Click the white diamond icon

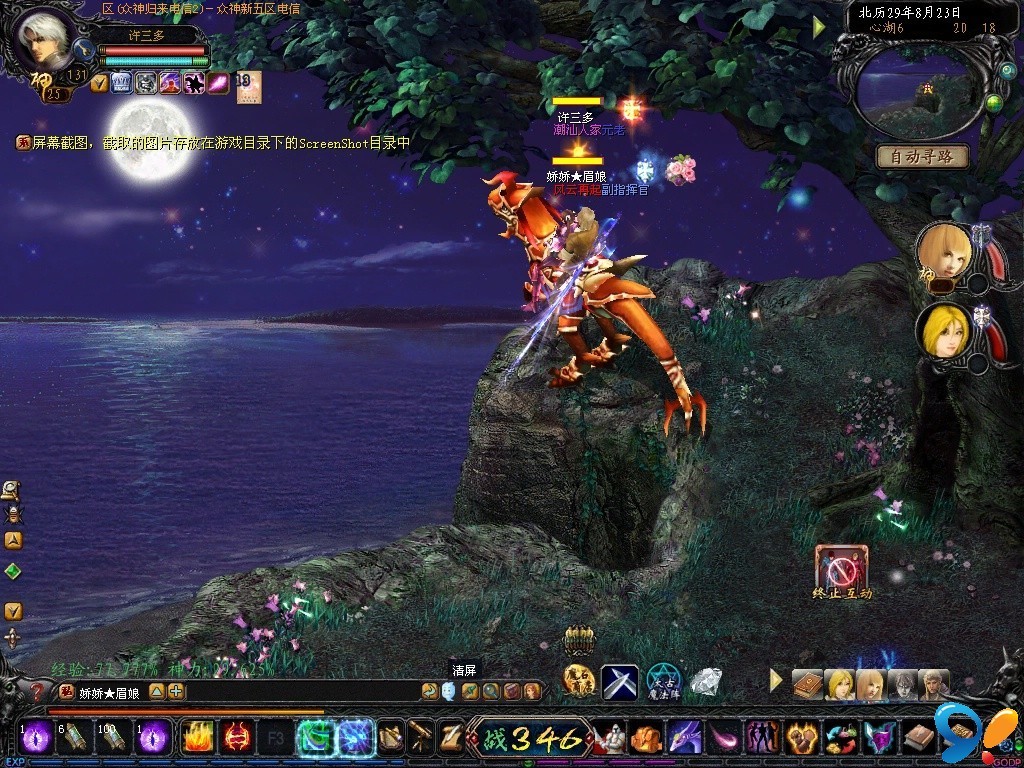[x=706, y=682]
